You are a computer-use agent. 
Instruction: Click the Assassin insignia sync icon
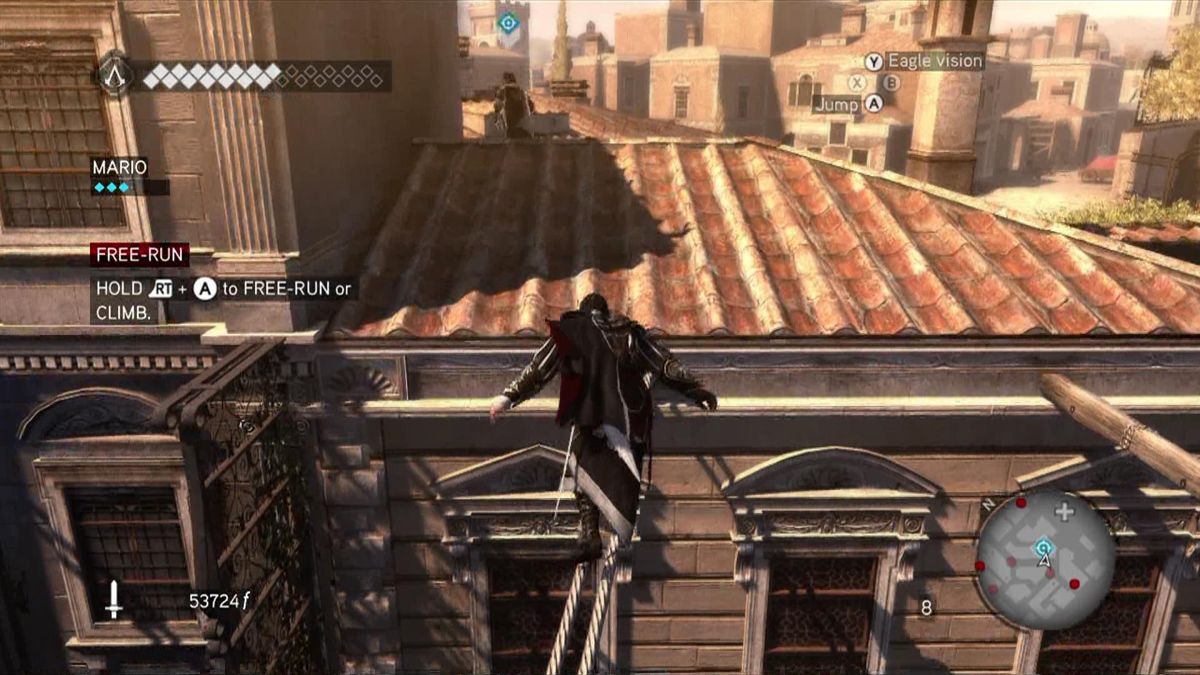[x=115, y=75]
